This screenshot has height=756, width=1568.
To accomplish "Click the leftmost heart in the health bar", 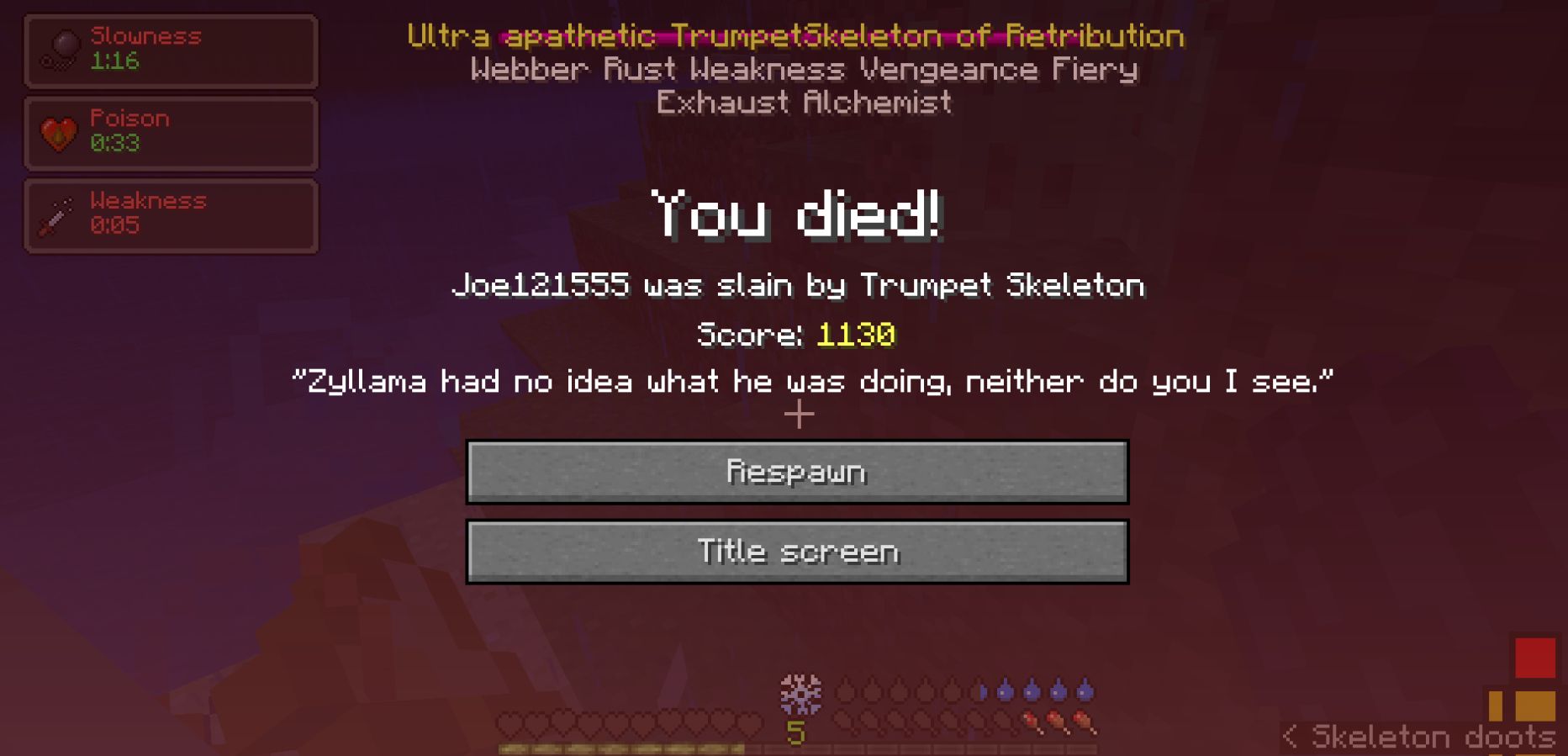I will tap(510, 721).
